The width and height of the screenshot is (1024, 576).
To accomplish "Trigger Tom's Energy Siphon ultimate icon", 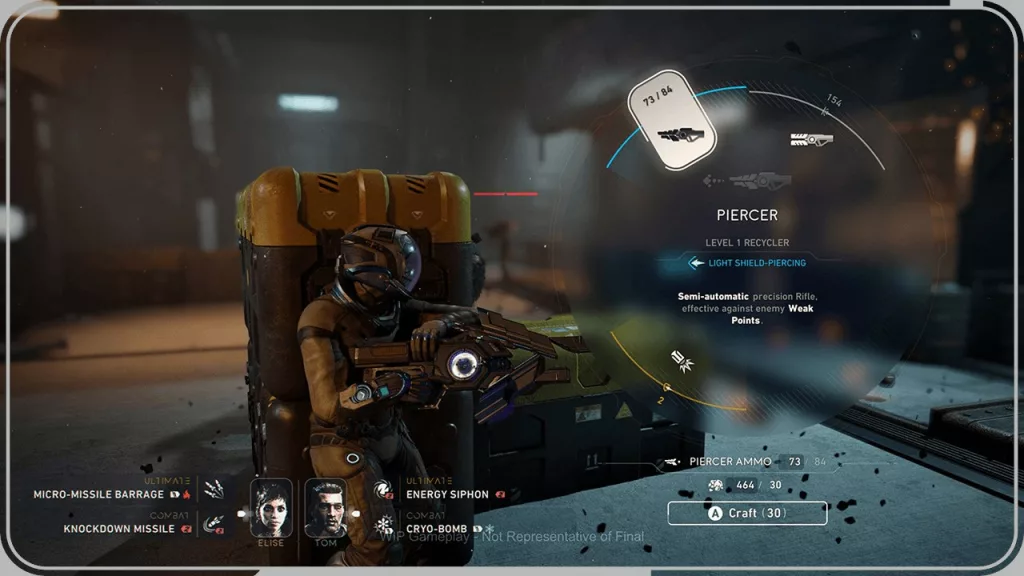I will (x=382, y=490).
